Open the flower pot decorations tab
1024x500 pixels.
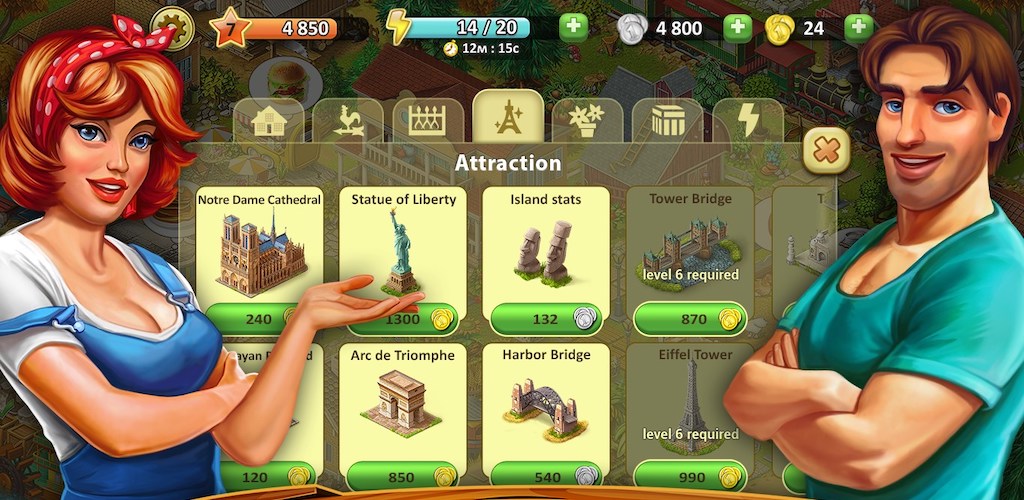587,122
